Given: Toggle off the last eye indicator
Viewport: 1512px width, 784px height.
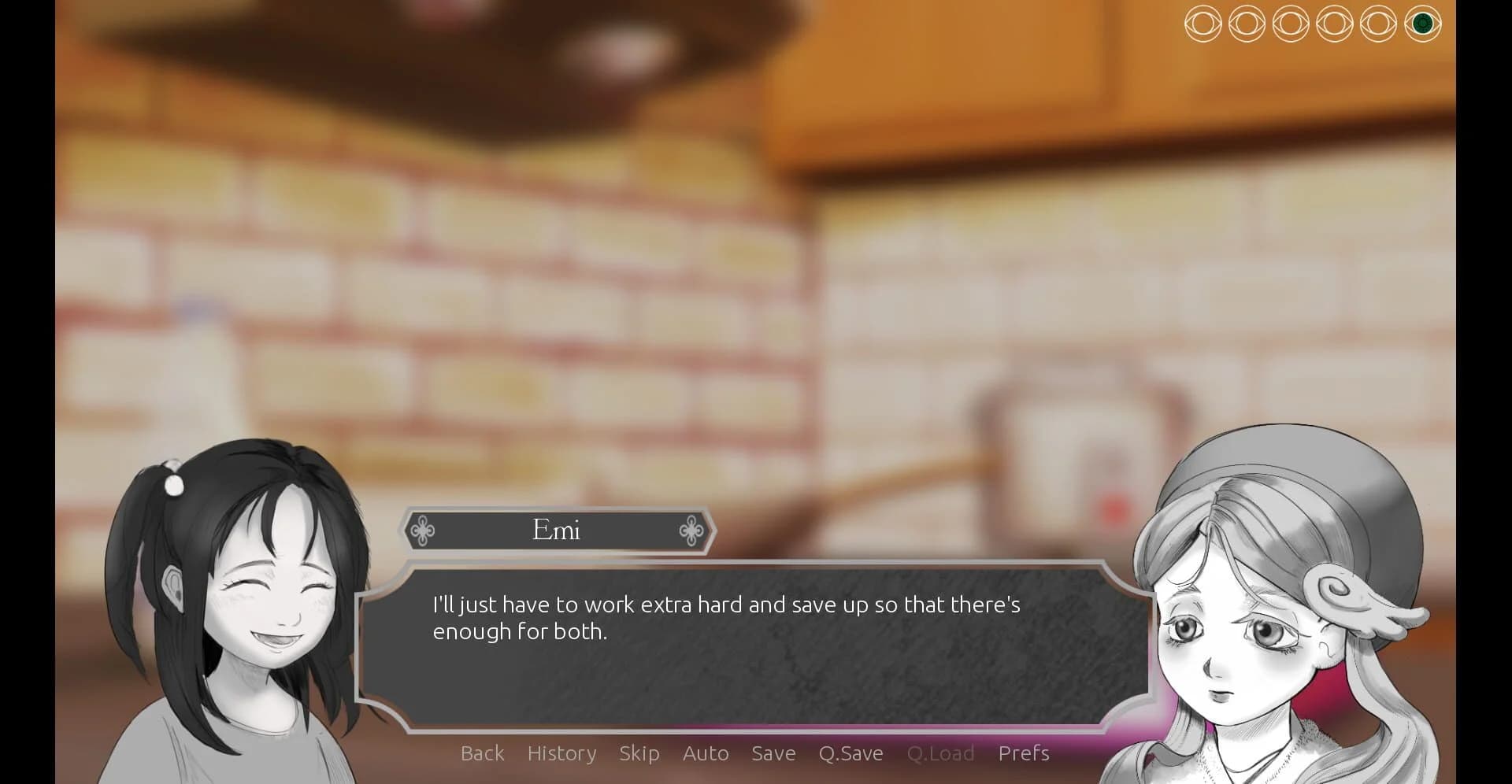Looking at the screenshot, I should click(1422, 25).
